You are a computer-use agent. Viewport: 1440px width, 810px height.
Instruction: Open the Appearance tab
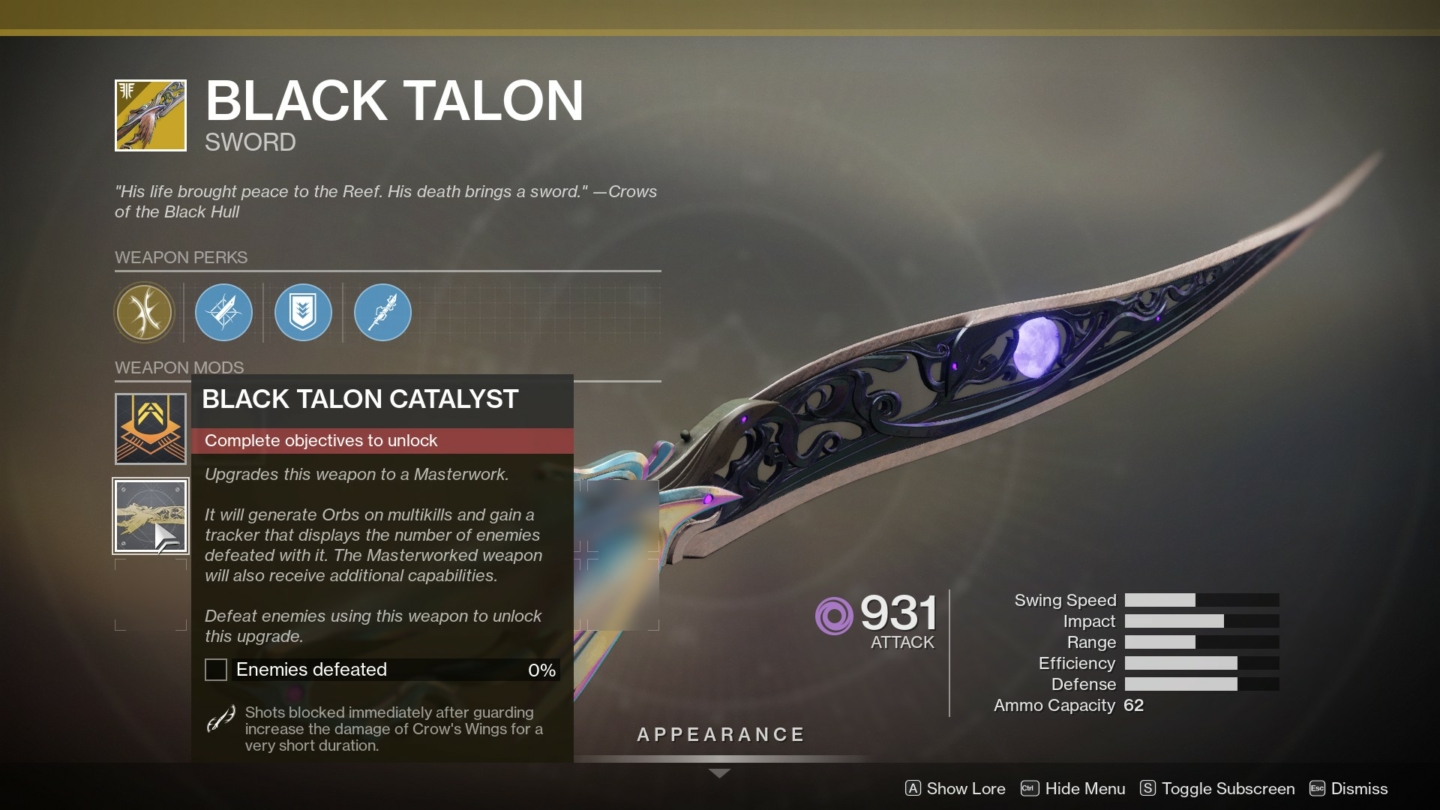pyautogui.click(x=719, y=734)
